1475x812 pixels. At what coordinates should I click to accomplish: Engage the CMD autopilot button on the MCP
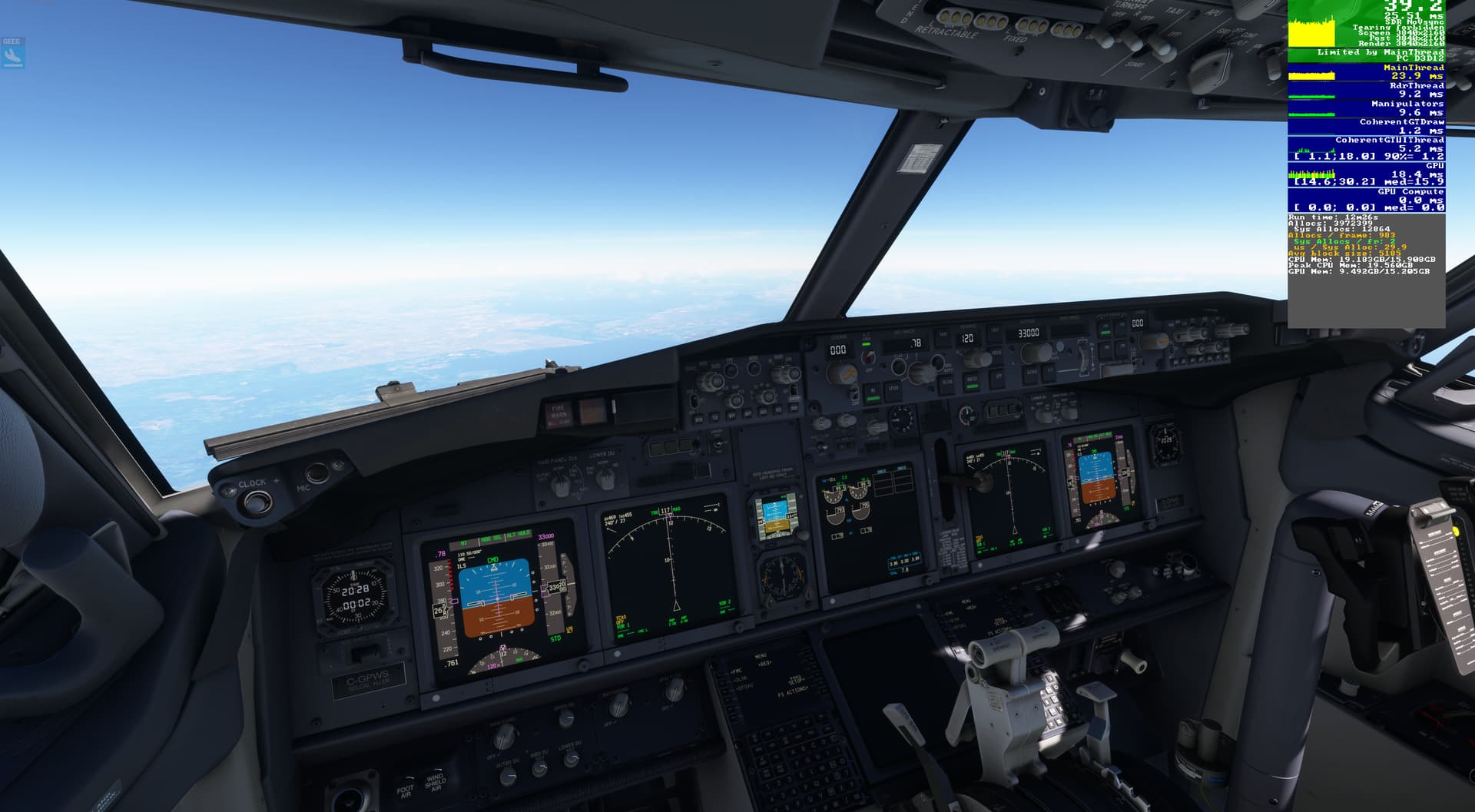tap(1105, 330)
